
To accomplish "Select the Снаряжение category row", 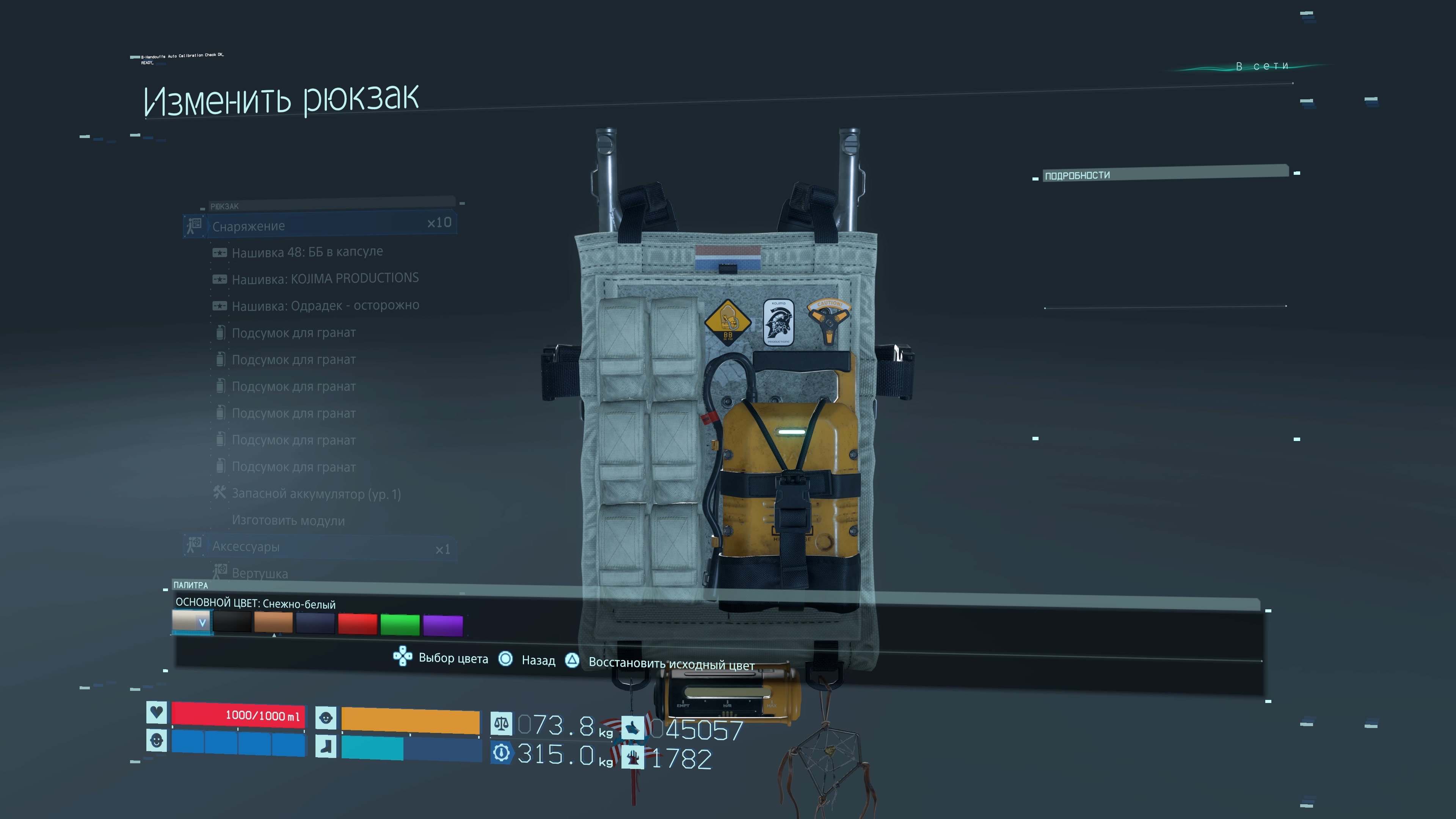I will (x=320, y=226).
